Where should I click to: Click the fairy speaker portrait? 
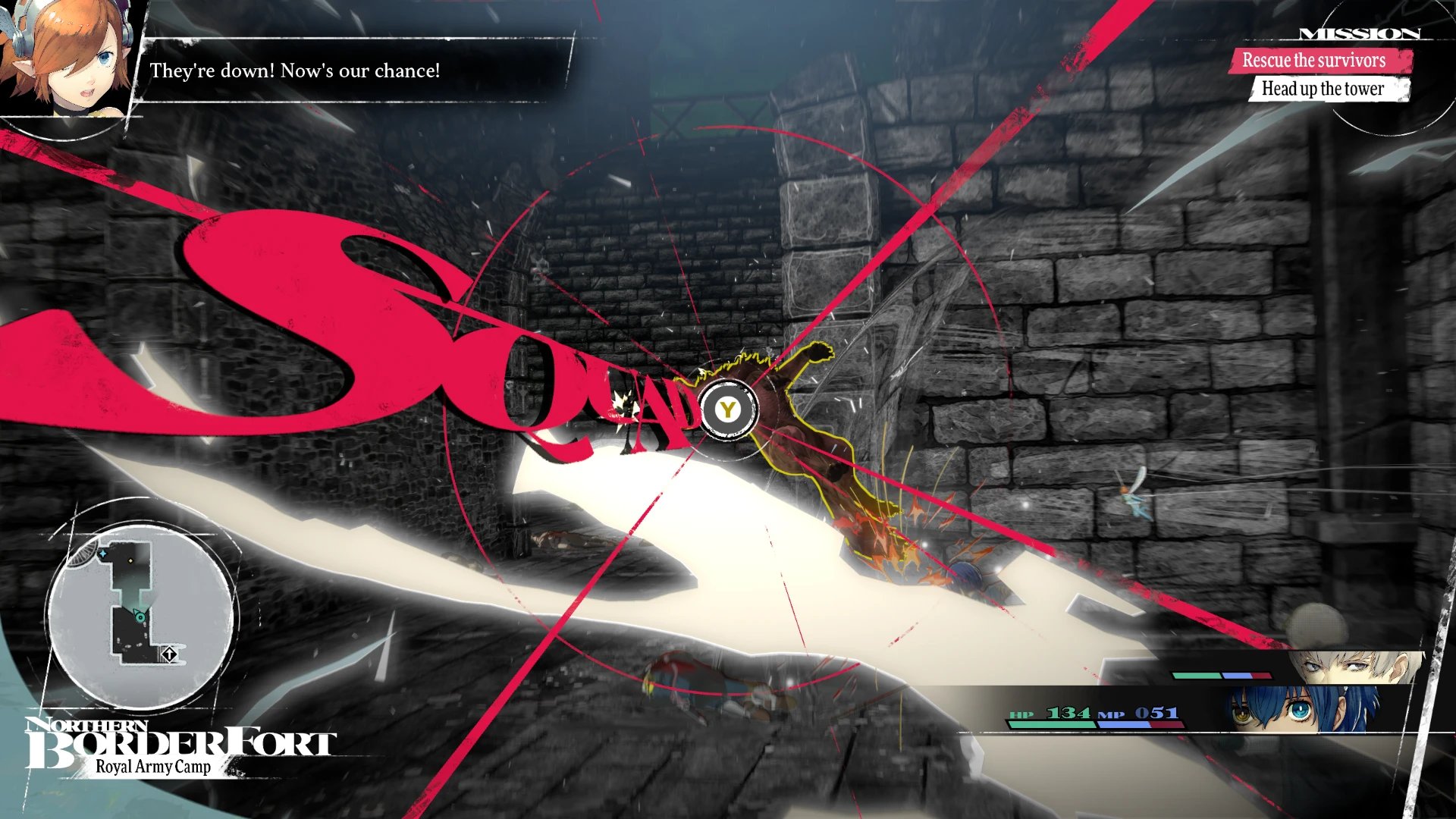(x=67, y=57)
